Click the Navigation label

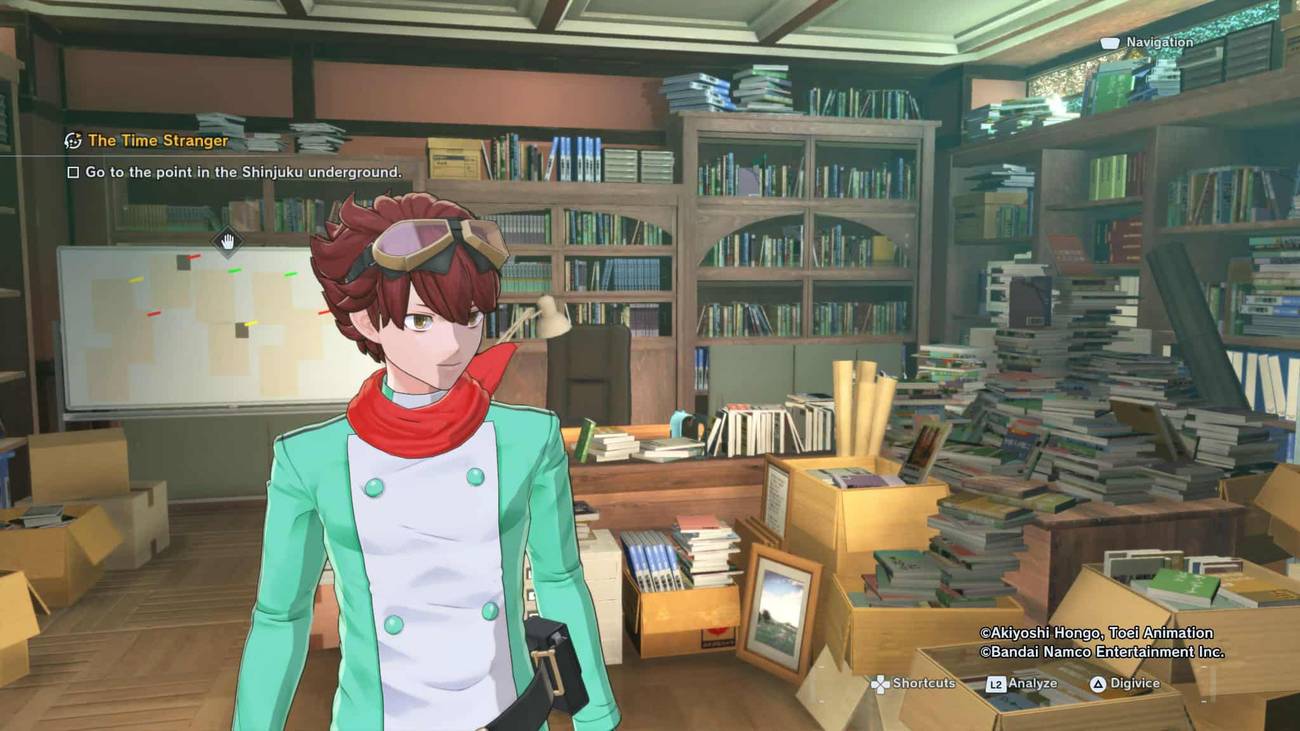1160,43
